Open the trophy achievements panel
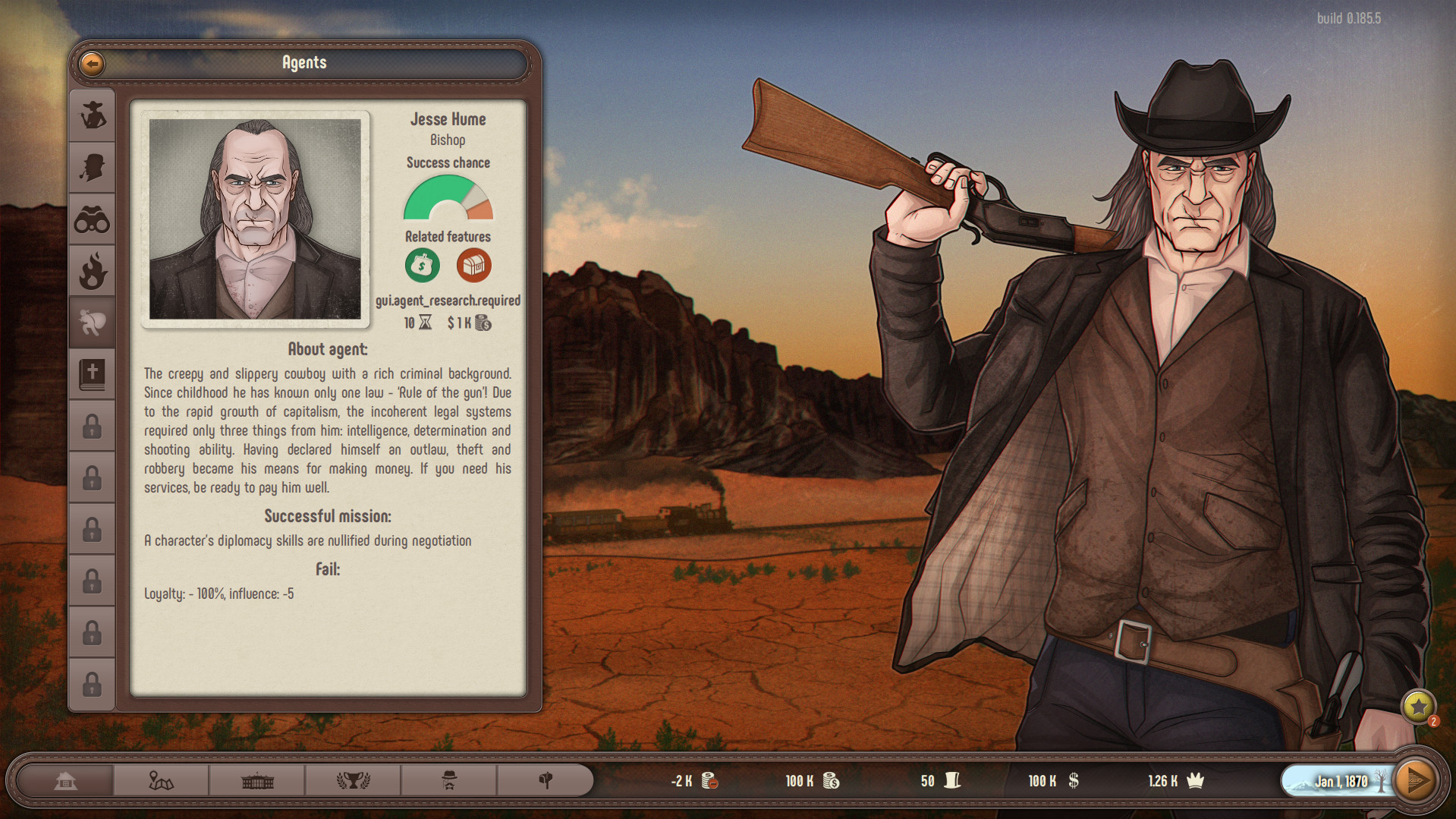The image size is (1456, 819). tap(353, 780)
